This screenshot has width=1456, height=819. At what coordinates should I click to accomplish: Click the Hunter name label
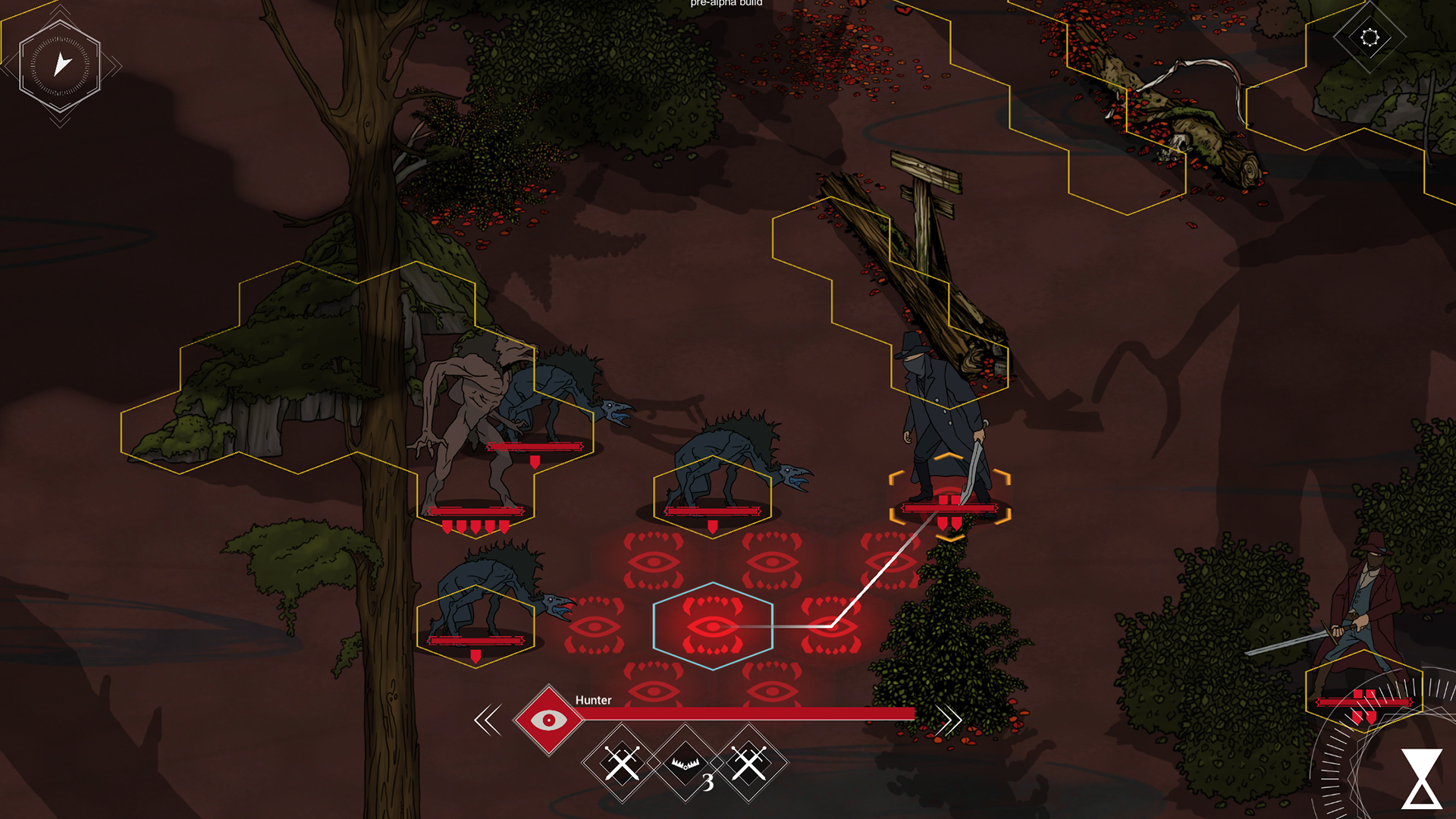(595, 701)
